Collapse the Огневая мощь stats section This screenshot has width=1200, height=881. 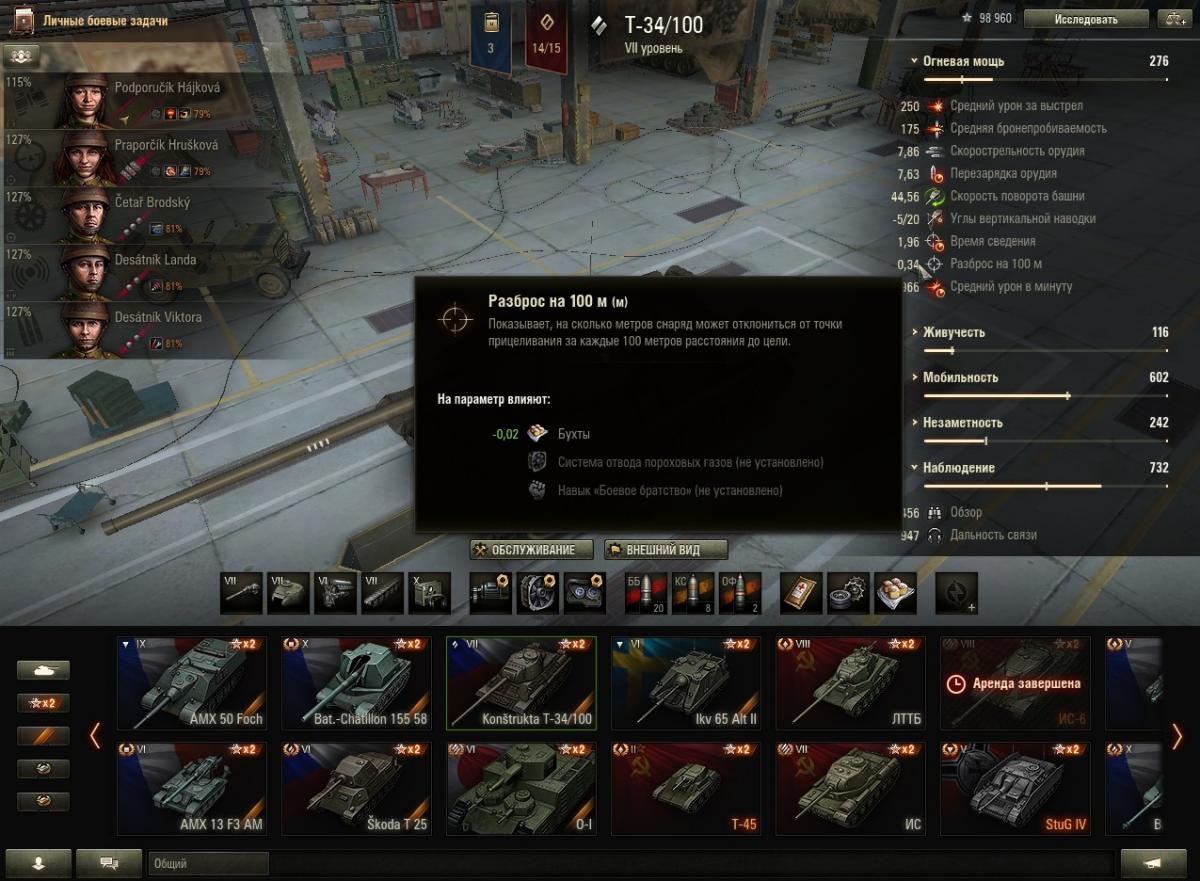963,61
